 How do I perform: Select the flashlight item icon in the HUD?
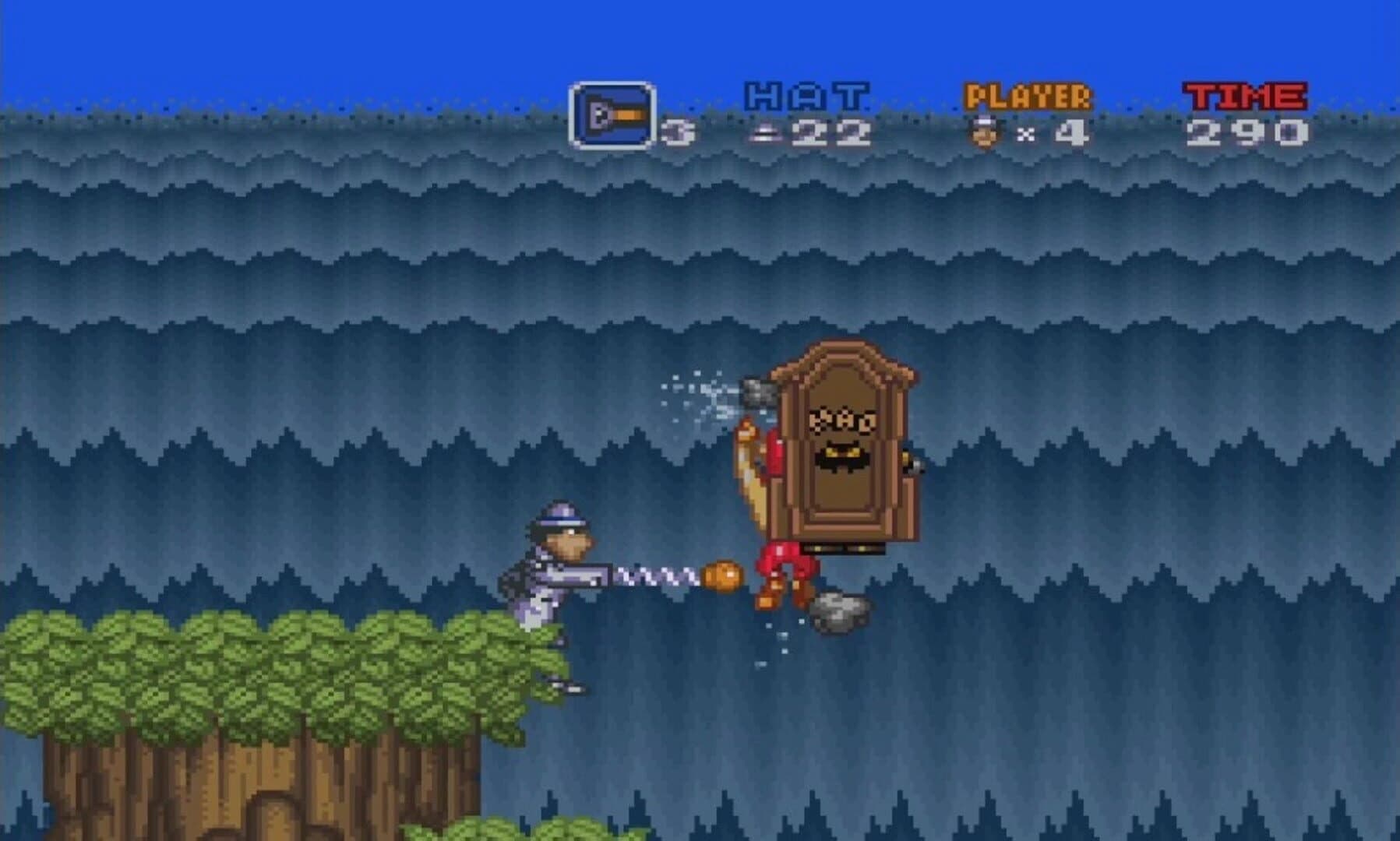coord(615,115)
